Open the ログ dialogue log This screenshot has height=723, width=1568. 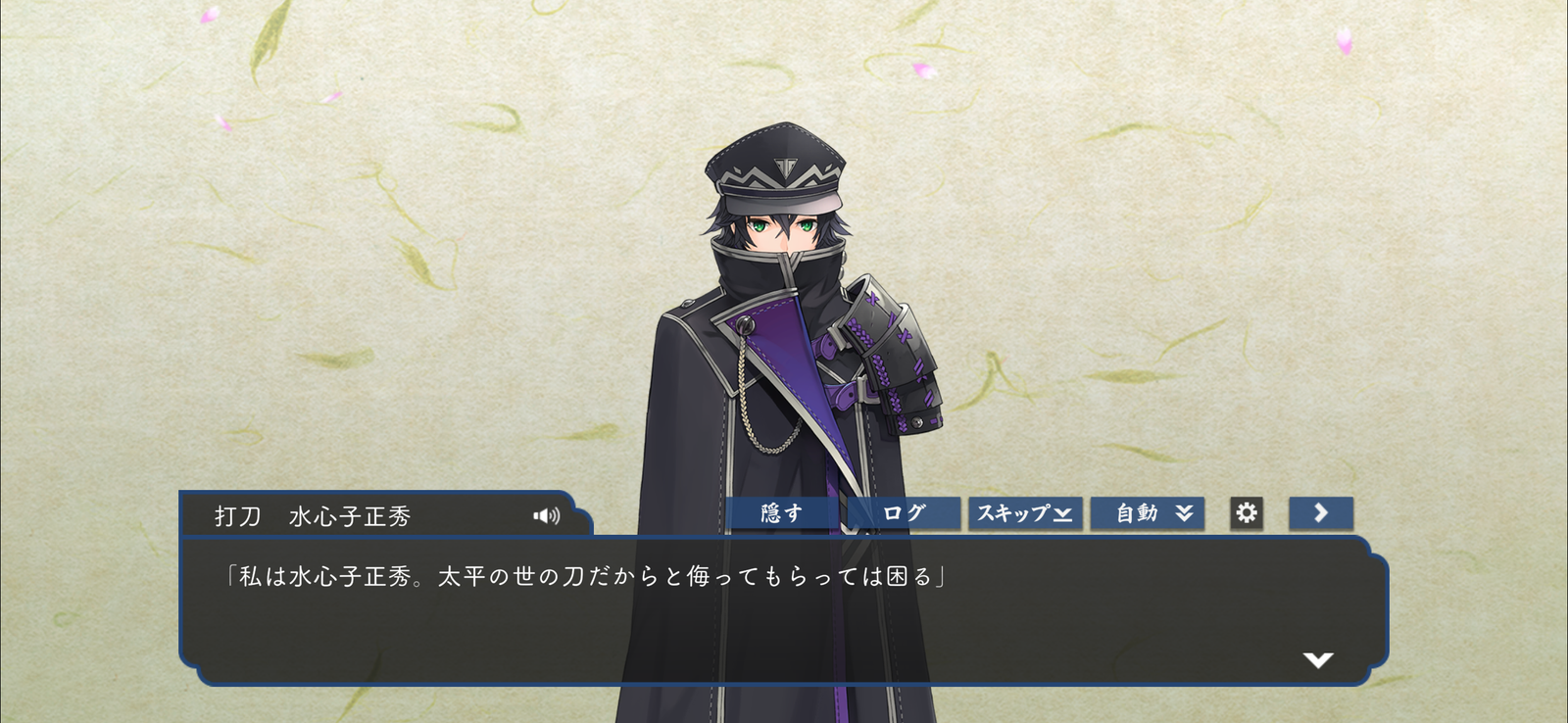(903, 513)
